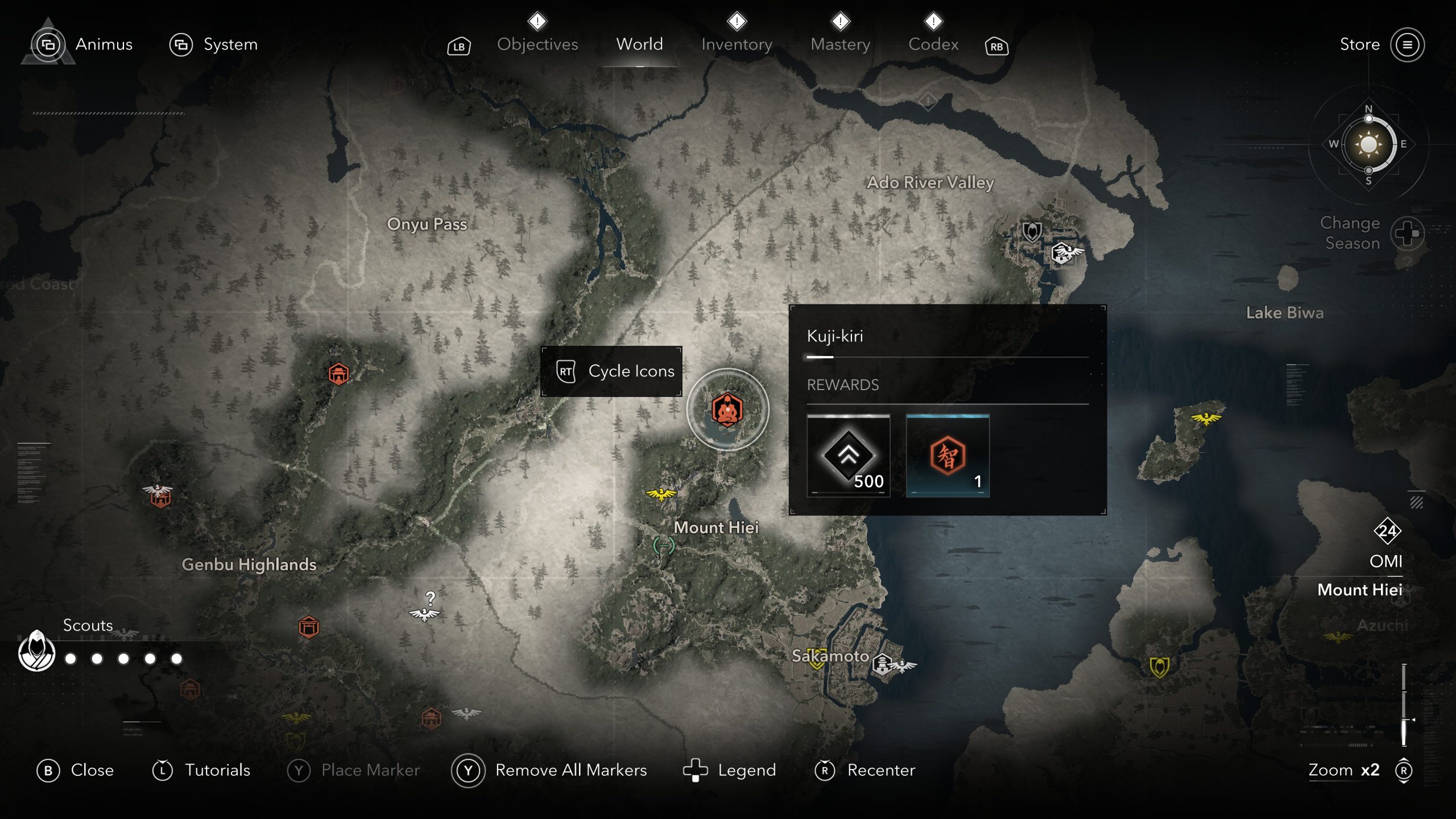Click the Scouts hooded figure icon
This screenshot has width=1456, height=819.
coord(37,651)
